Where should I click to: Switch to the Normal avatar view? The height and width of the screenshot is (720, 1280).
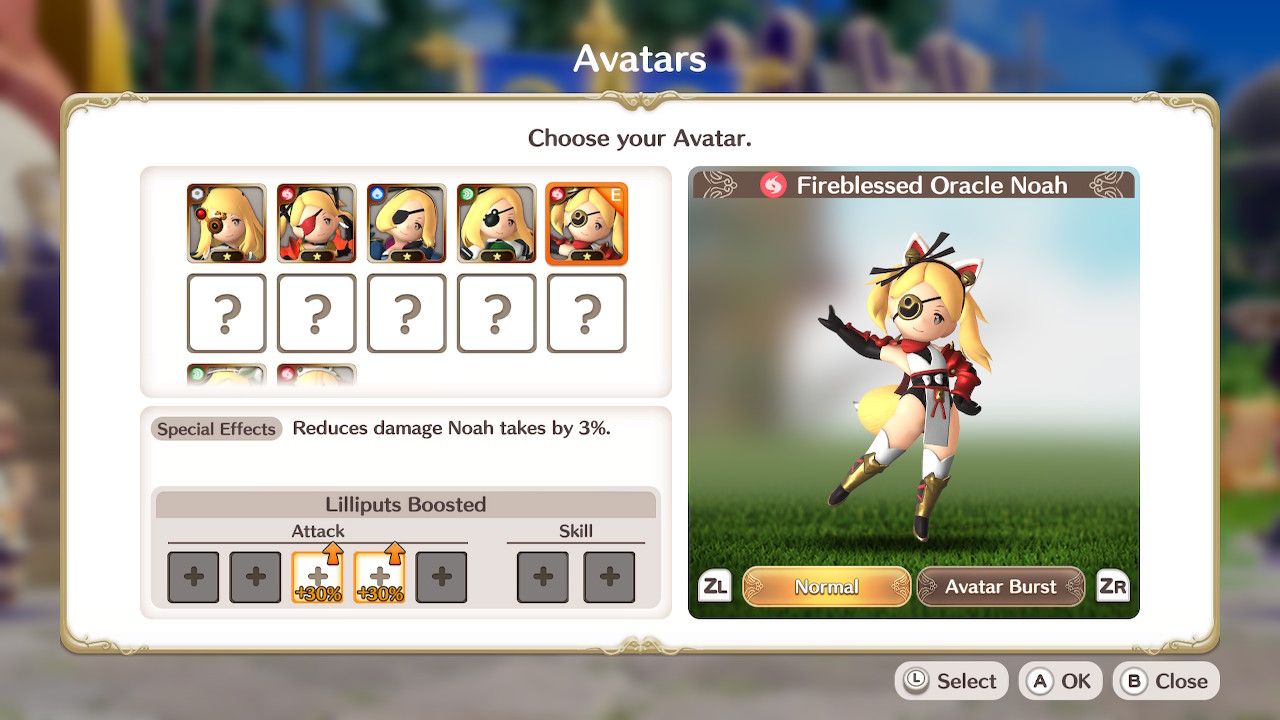click(x=826, y=587)
